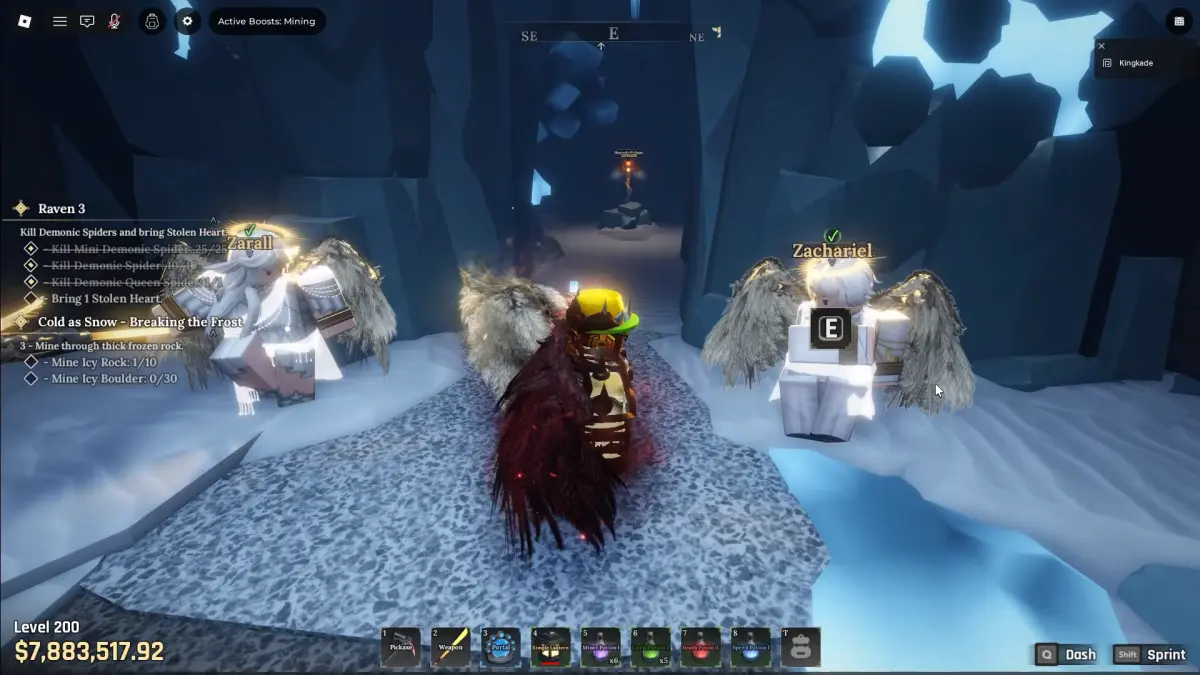Toggle the muted microphone icon
1200x675 pixels.
(115, 21)
